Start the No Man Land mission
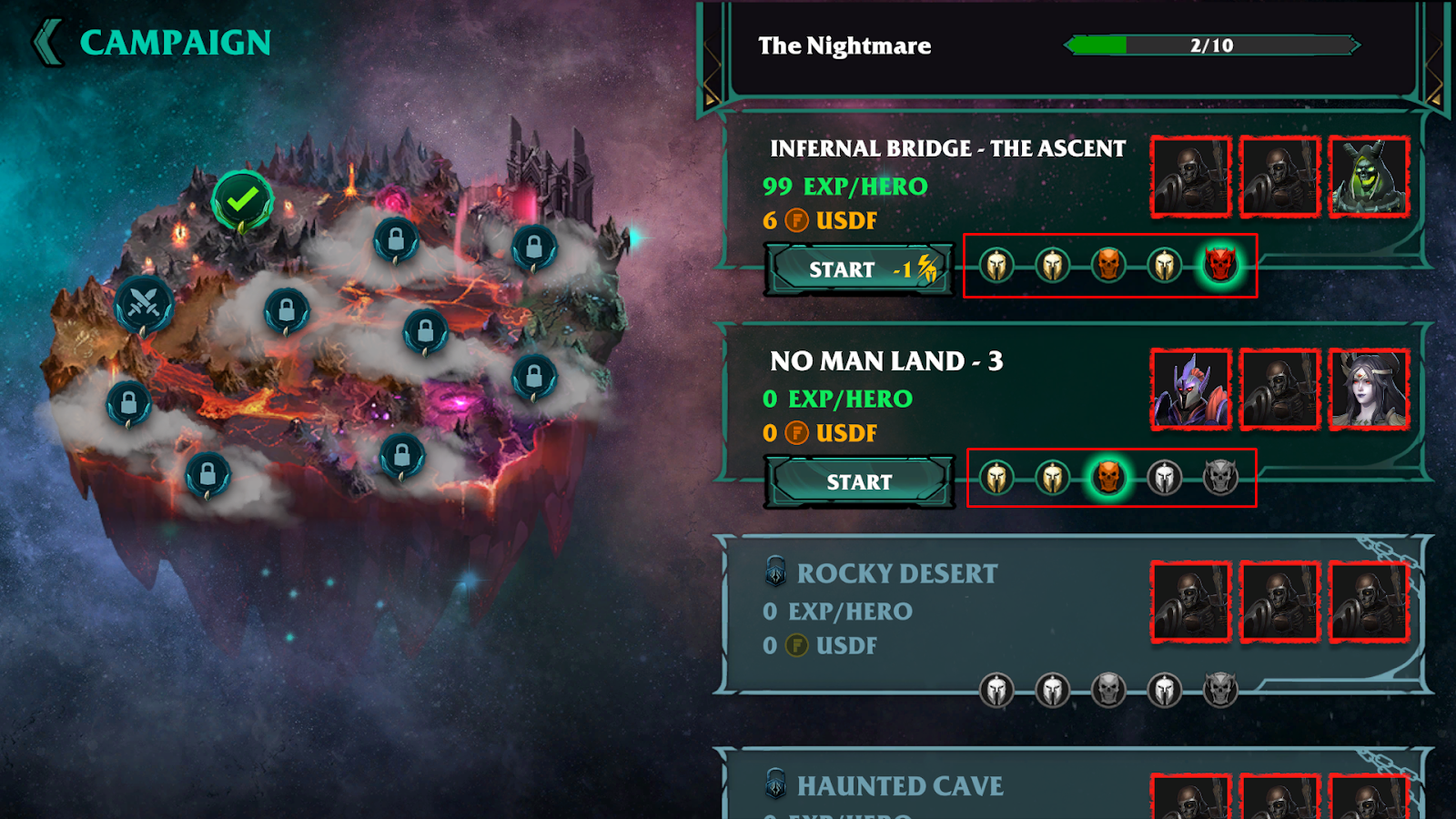The width and height of the screenshot is (1456, 819). tap(859, 481)
